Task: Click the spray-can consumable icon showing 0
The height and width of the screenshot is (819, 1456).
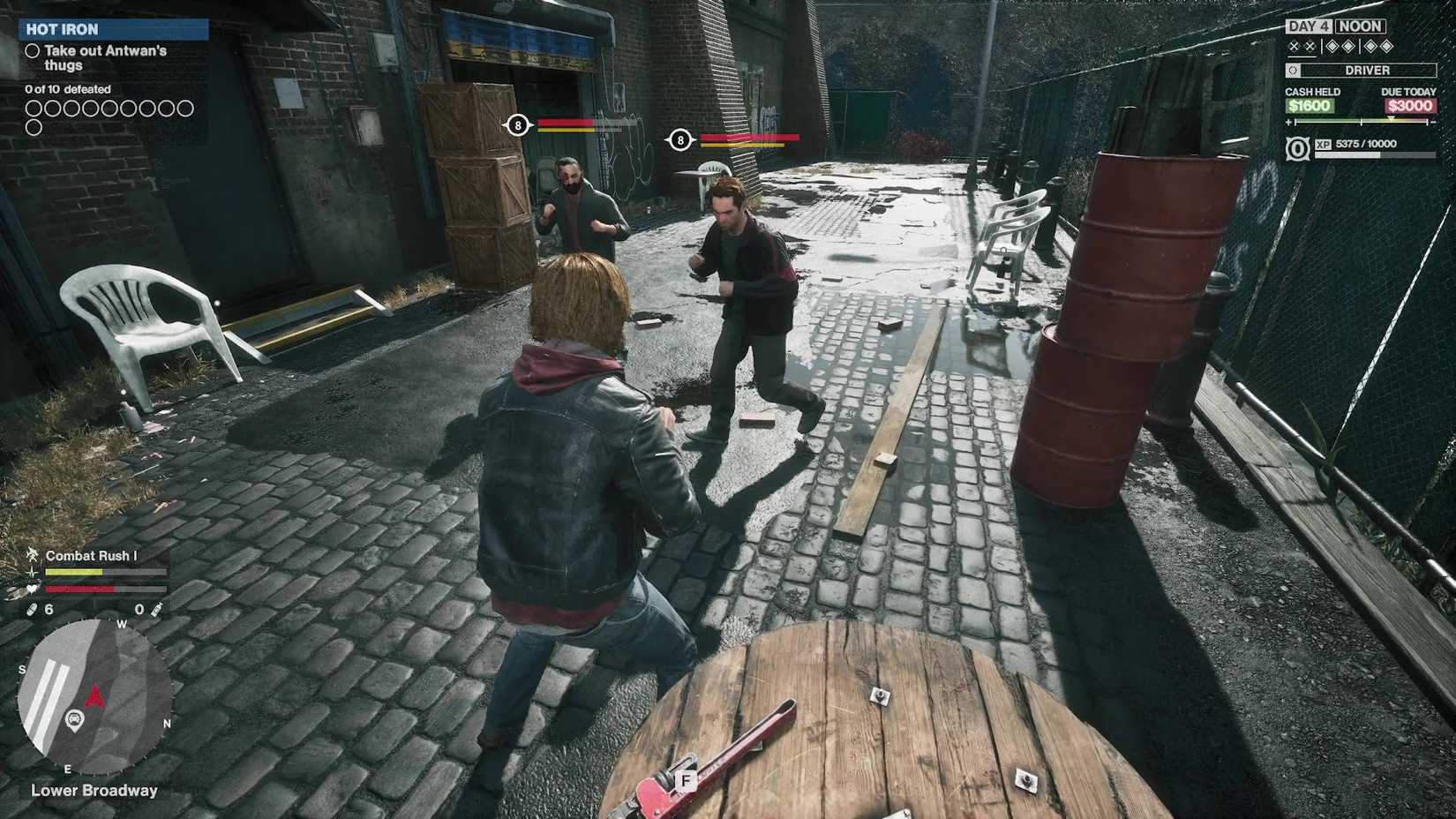Action: tap(155, 610)
